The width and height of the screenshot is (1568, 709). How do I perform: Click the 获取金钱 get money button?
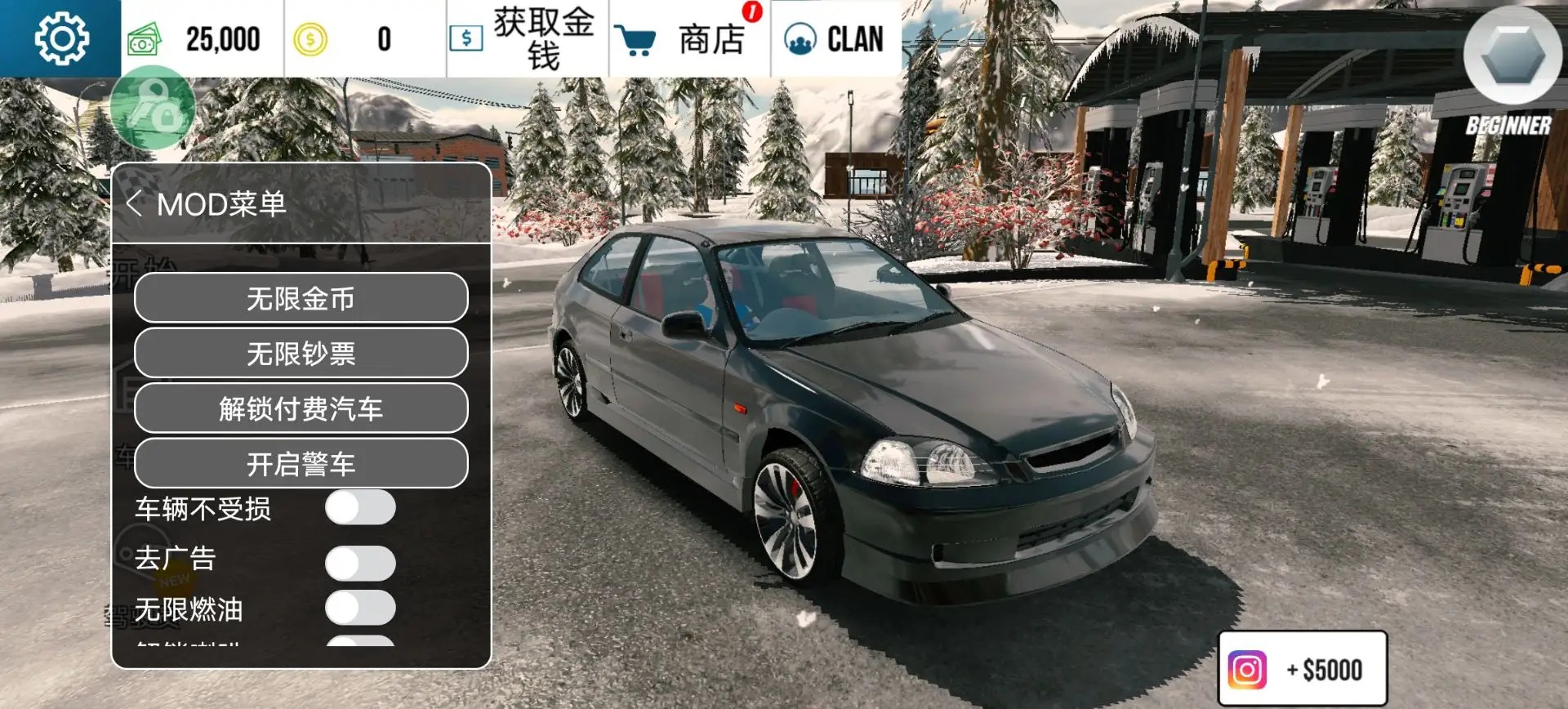(527, 38)
